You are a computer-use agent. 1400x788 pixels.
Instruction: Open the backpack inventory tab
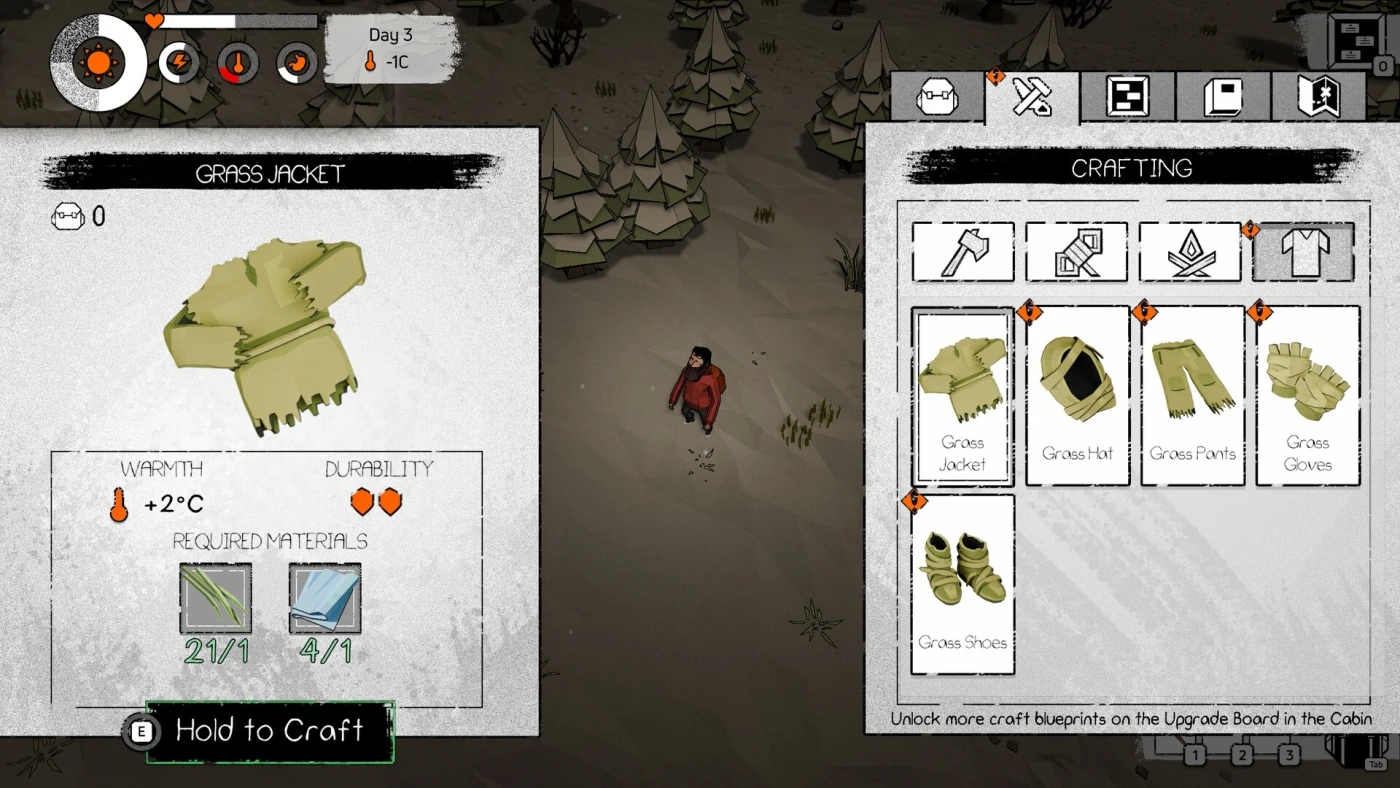(936, 98)
